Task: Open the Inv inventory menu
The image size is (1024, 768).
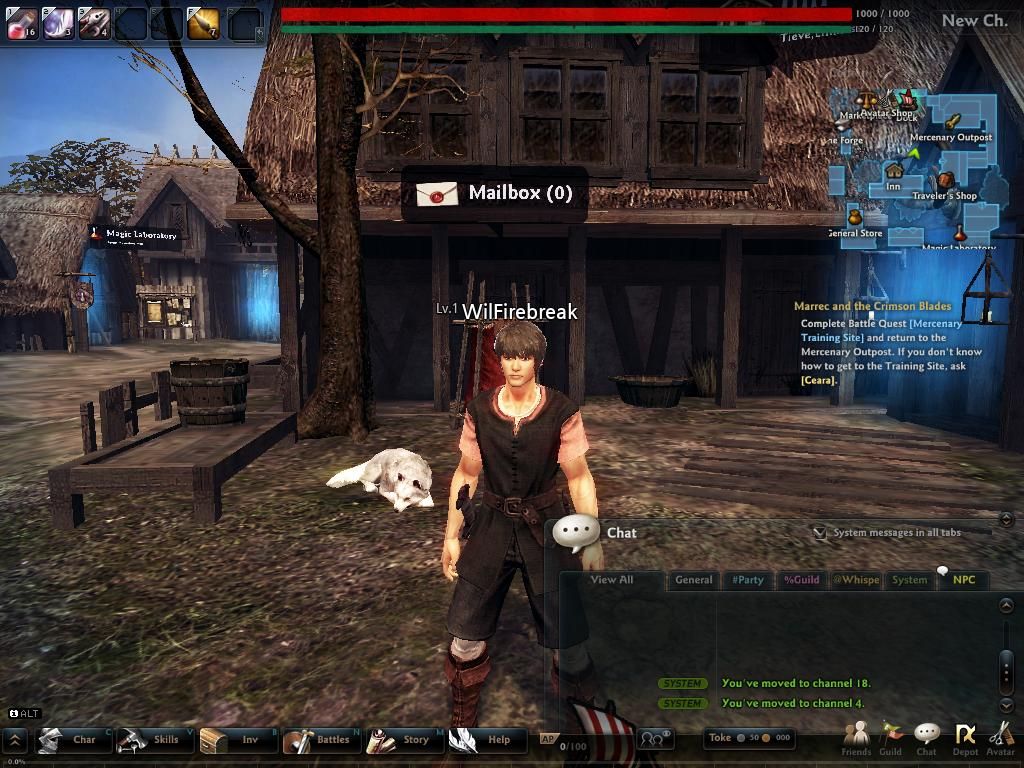Action: pos(237,740)
